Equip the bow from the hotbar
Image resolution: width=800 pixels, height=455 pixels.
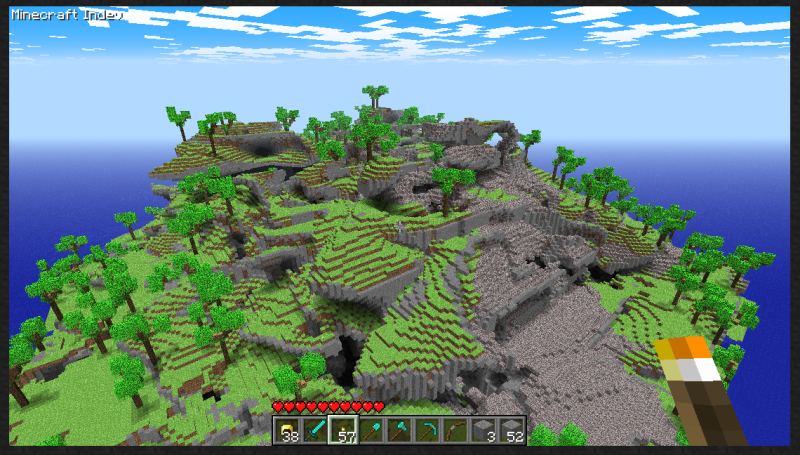(455, 430)
